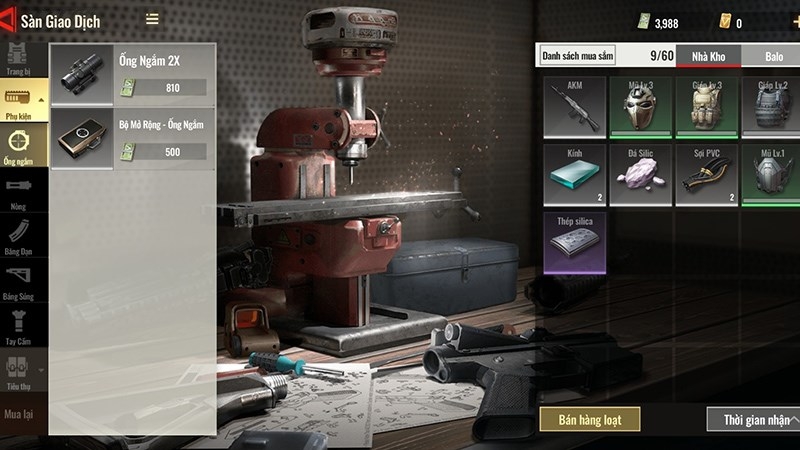Show the Báng Súng subcategory
This screenshot has height=450, width=800.
click(18, 280)
